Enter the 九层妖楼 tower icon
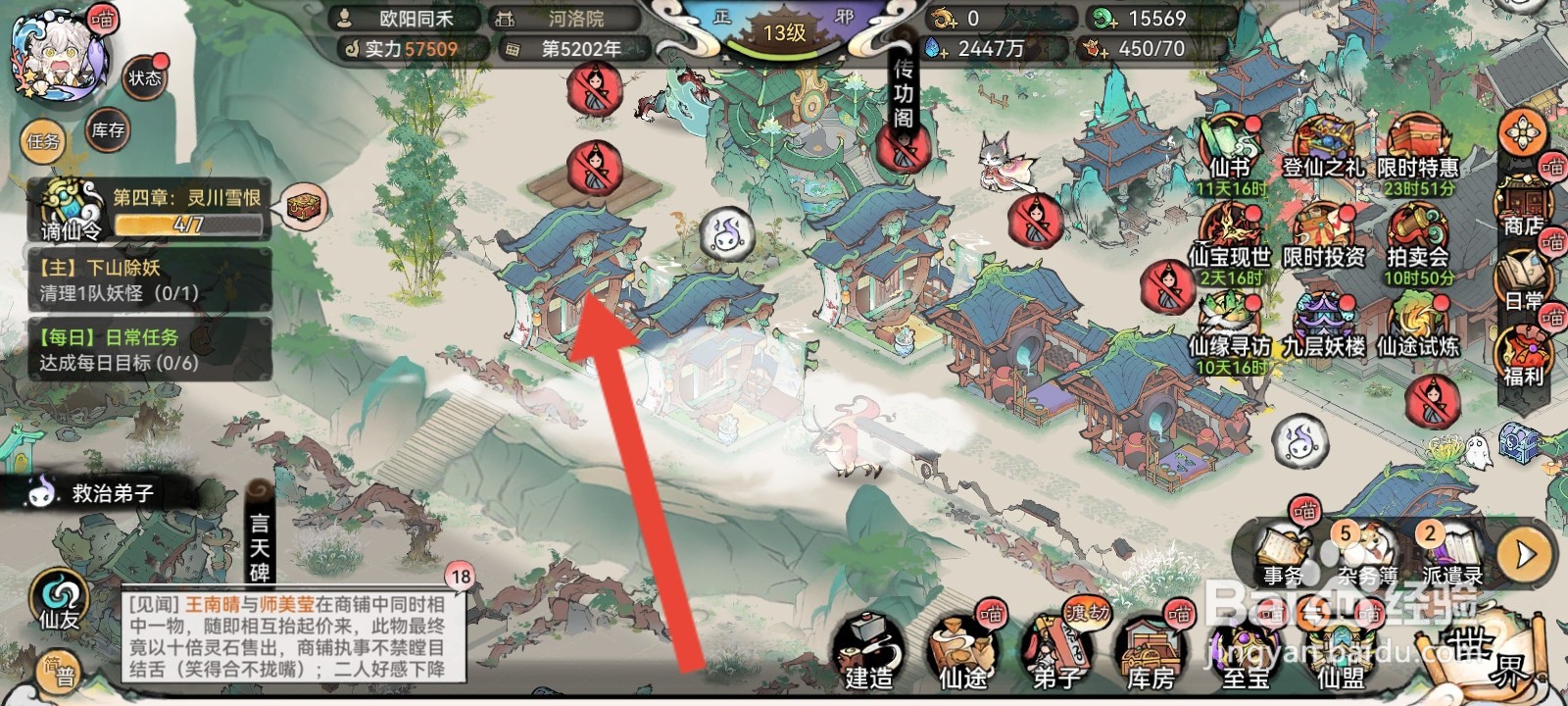The width and height of the screenshot is (1568, 706). (1325, 316)
